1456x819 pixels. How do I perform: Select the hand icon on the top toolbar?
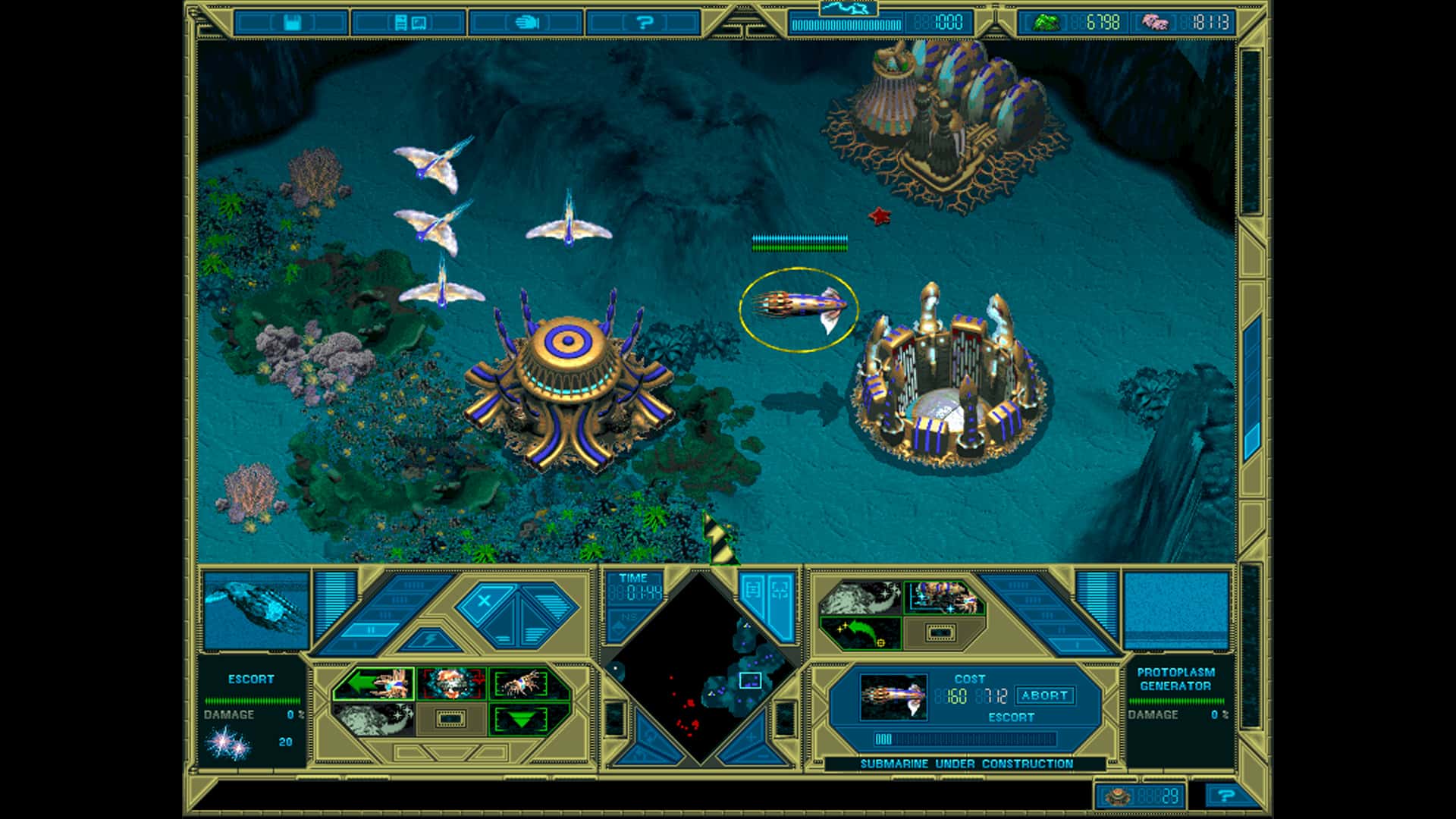(x=527, y=23)
